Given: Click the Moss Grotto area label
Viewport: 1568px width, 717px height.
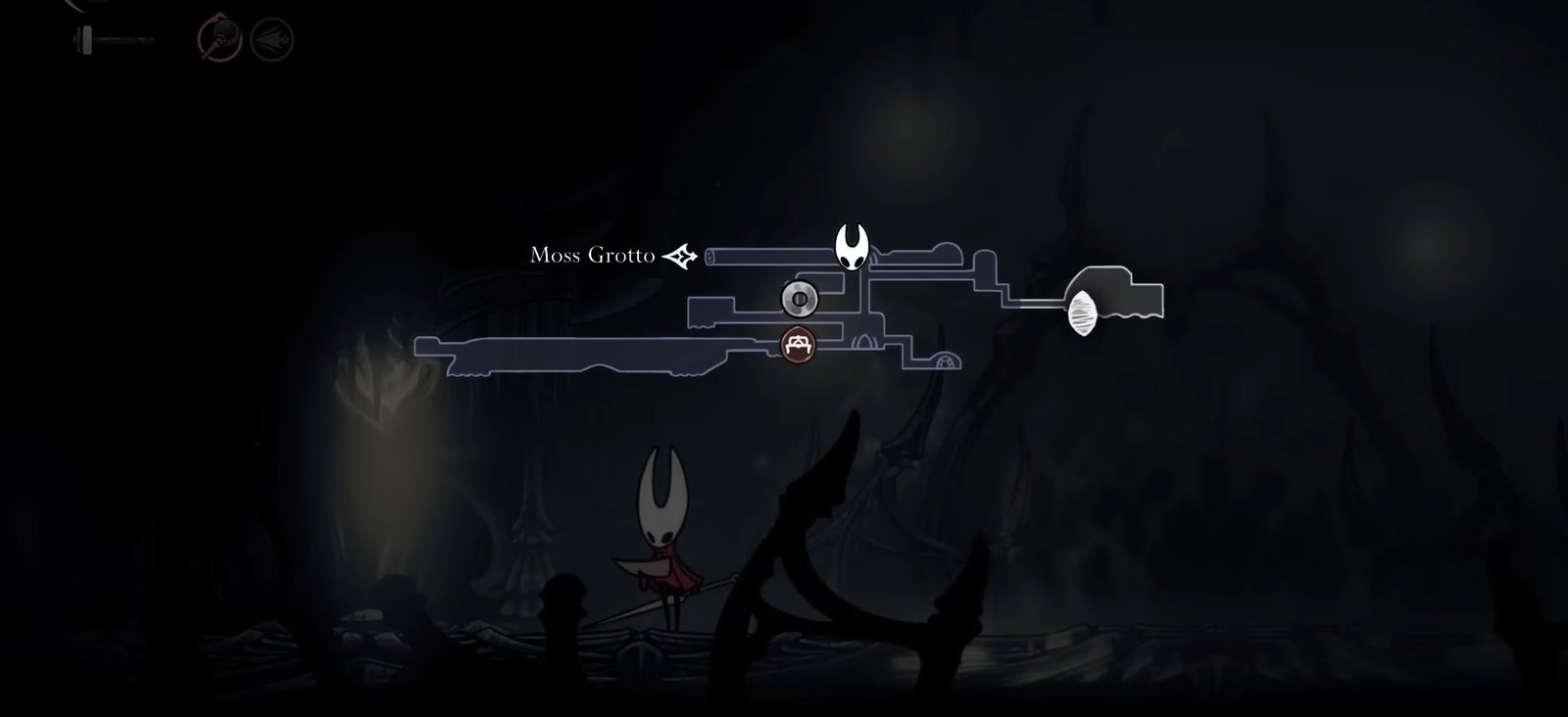Looking at the screenshot, I should pos(592,256).
